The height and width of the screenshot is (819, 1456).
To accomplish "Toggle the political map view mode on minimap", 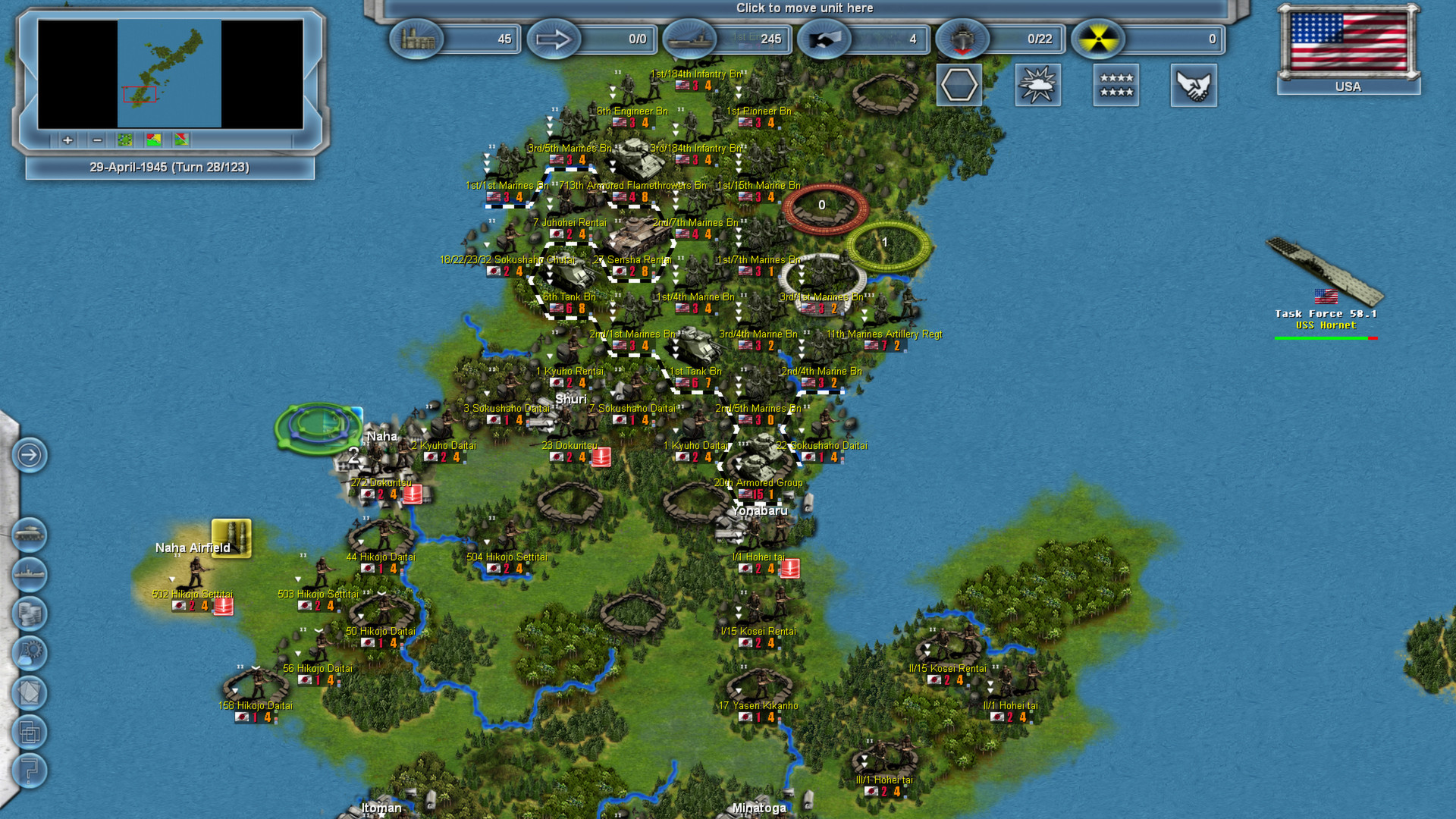I will (153, 140).
